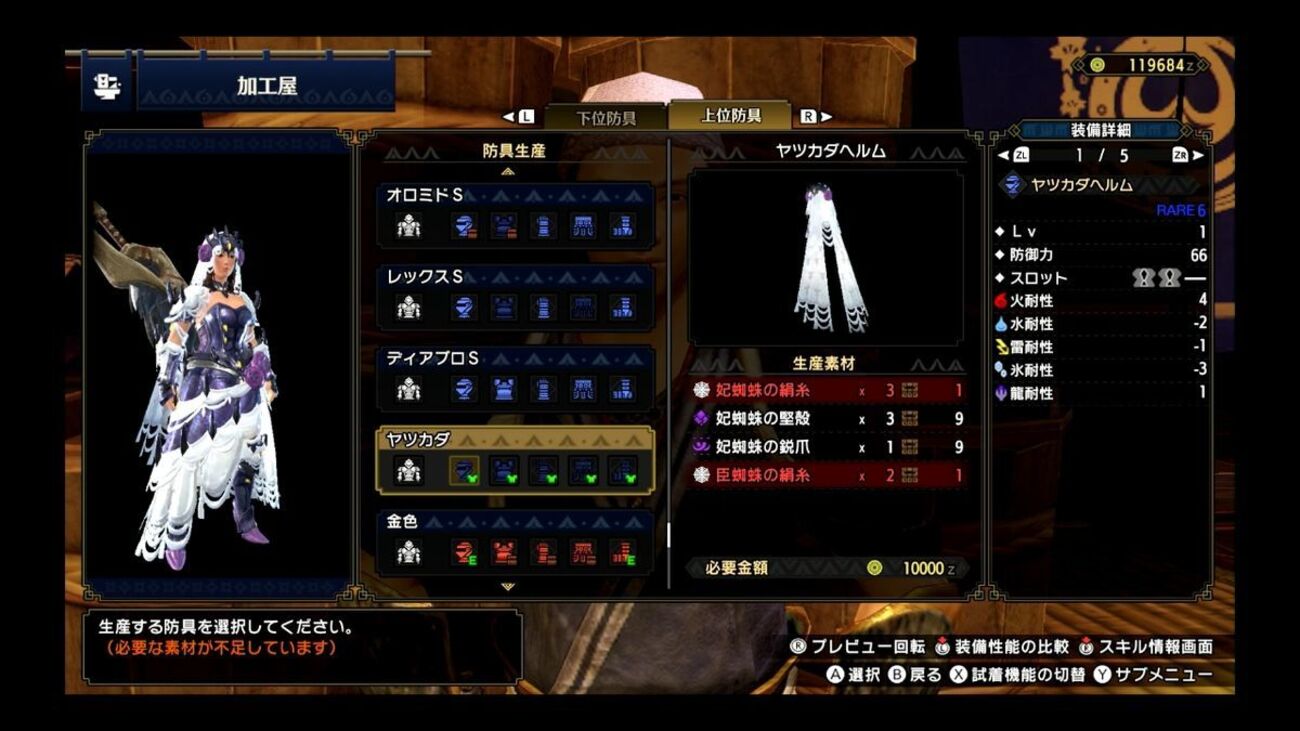1300x731 pixels.
Task: Click the ZL arrow to view previous detail page
Action: click(x=1004, y=156)
